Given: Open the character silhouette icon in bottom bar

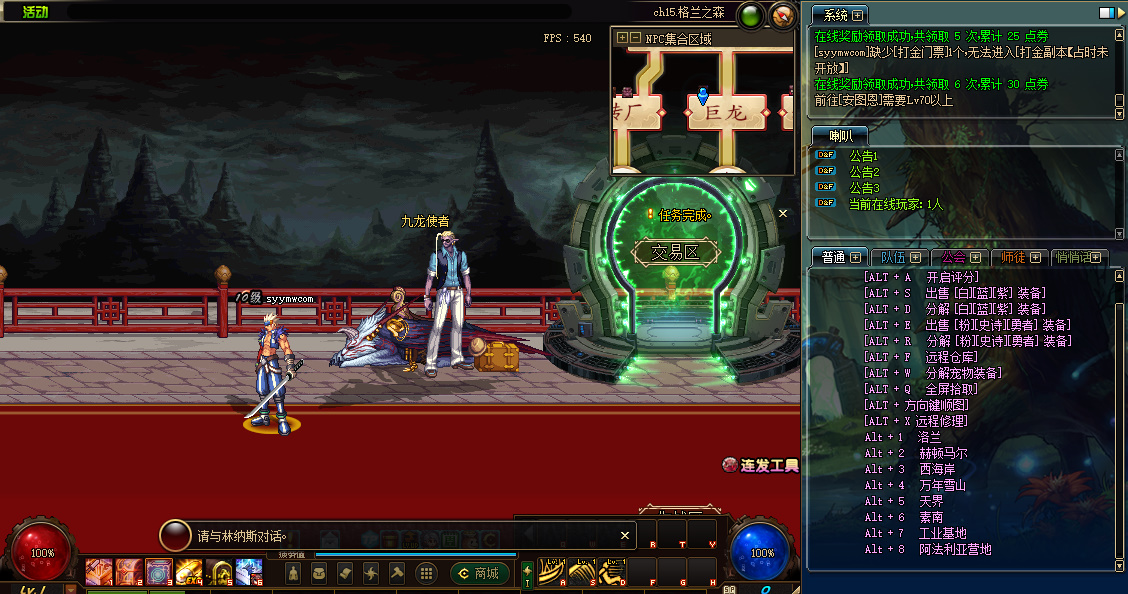Looking at the screenshot, I should pos(292,573).
